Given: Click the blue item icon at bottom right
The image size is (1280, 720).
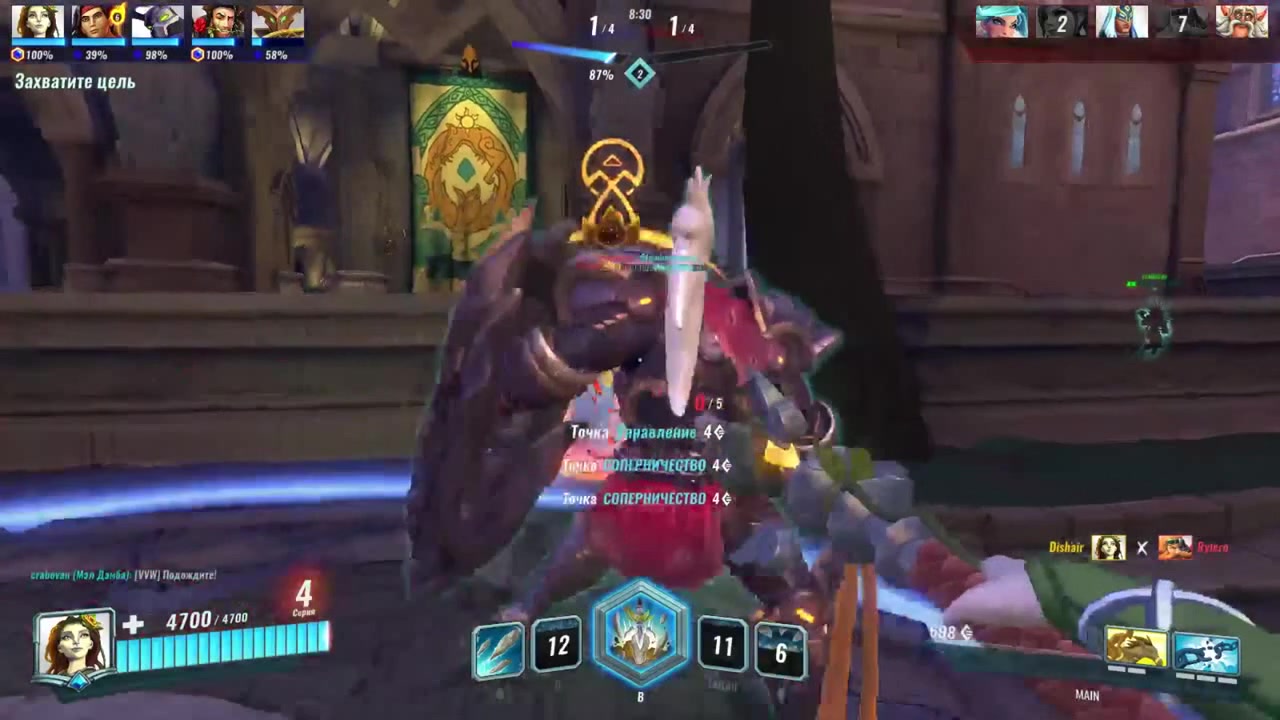Looking at the screenshot, I should [1206, 650].
